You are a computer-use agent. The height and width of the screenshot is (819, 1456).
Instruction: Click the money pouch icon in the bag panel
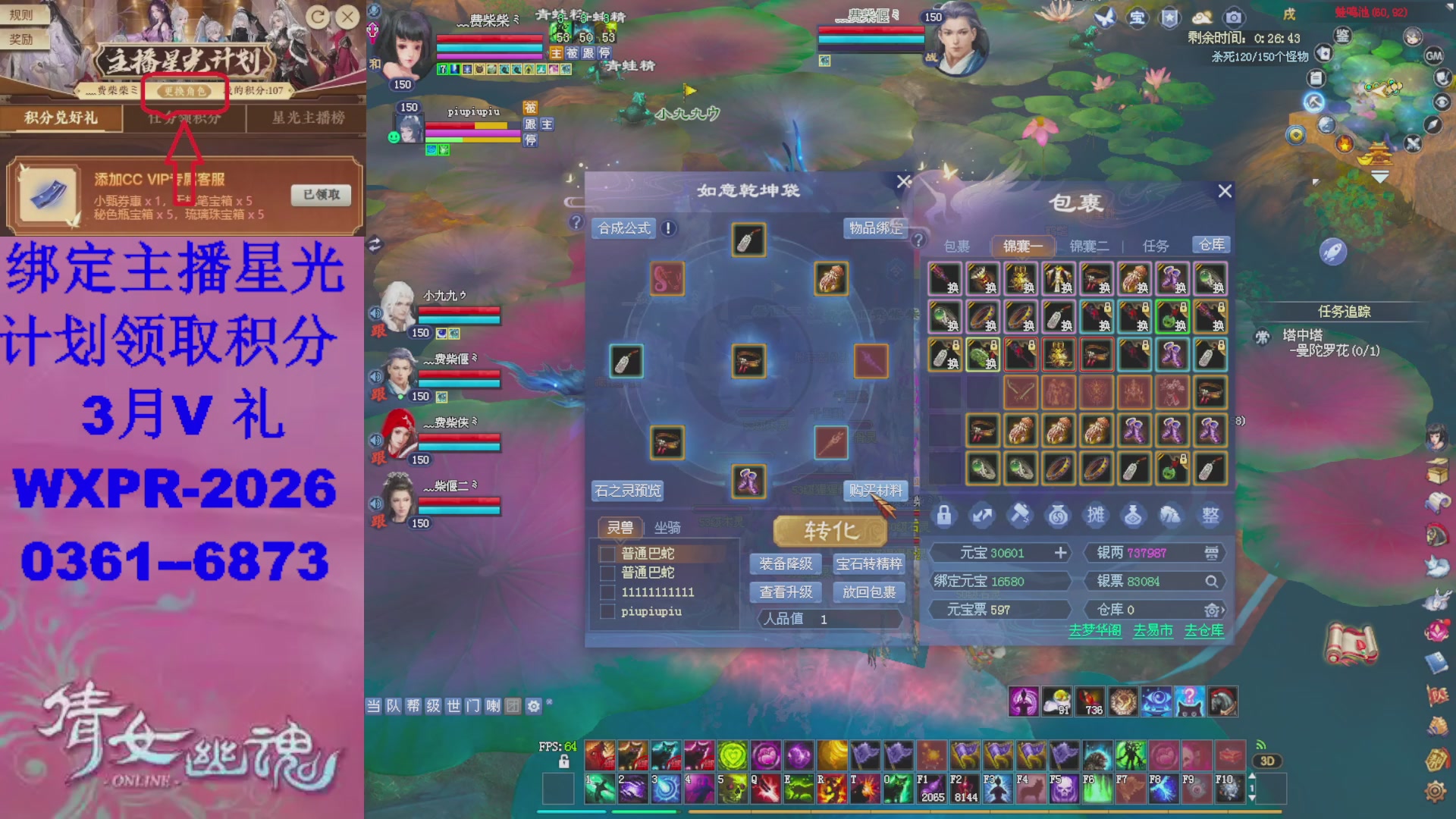click(1059, 515)
